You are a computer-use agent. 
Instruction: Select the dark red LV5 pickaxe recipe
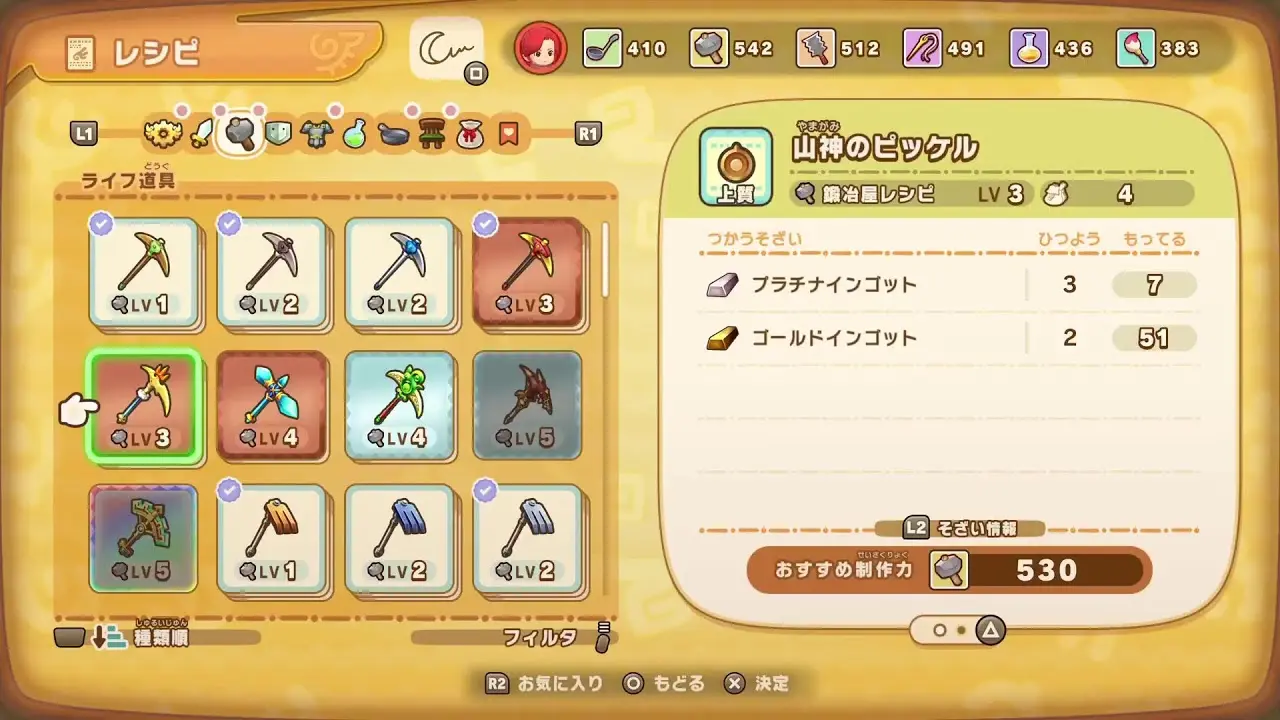tap(528, 406)
